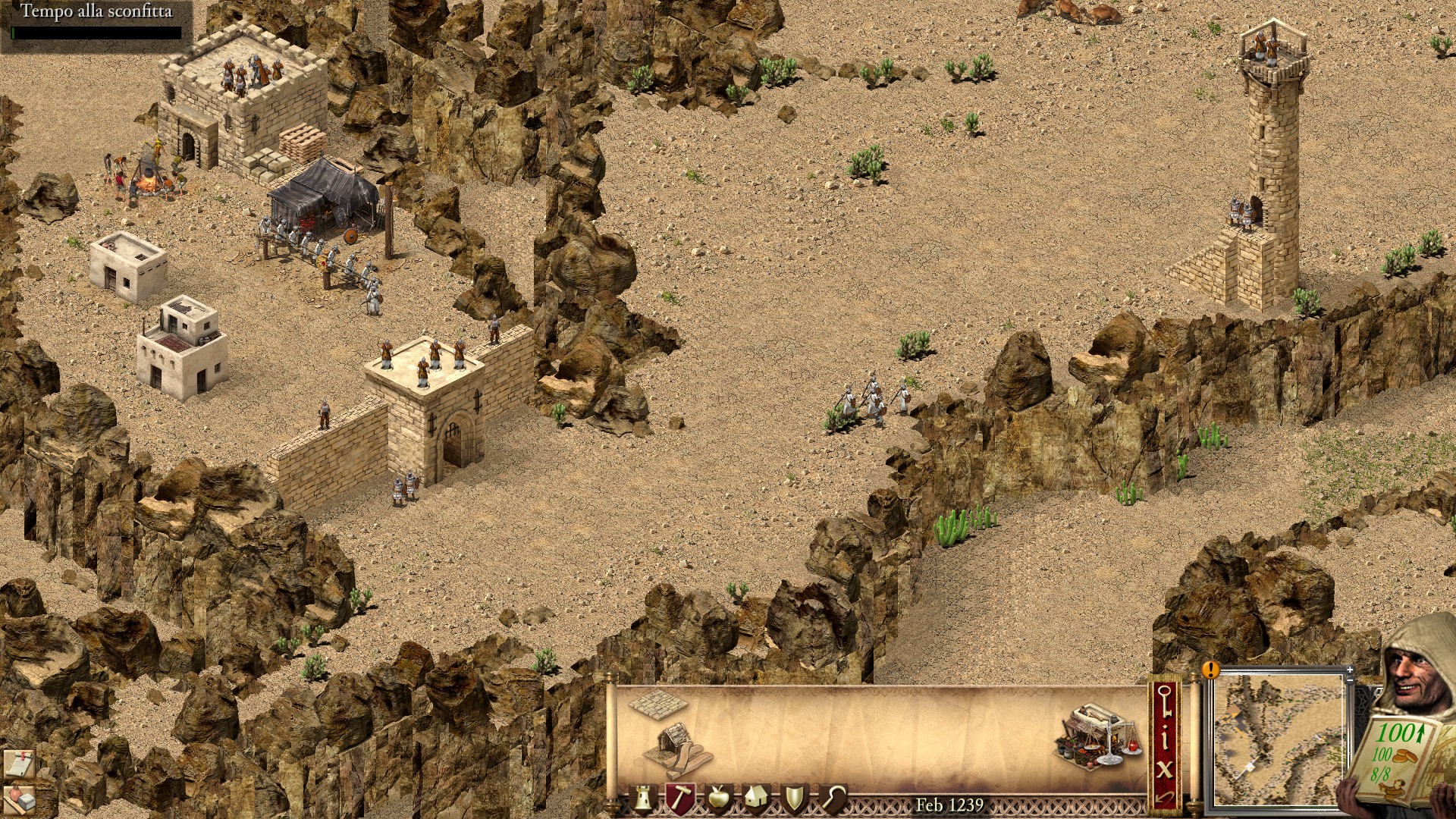Open the shield weapons buildings tab
The height and width of the screenshot is (819, 1456).
point(795,799)
